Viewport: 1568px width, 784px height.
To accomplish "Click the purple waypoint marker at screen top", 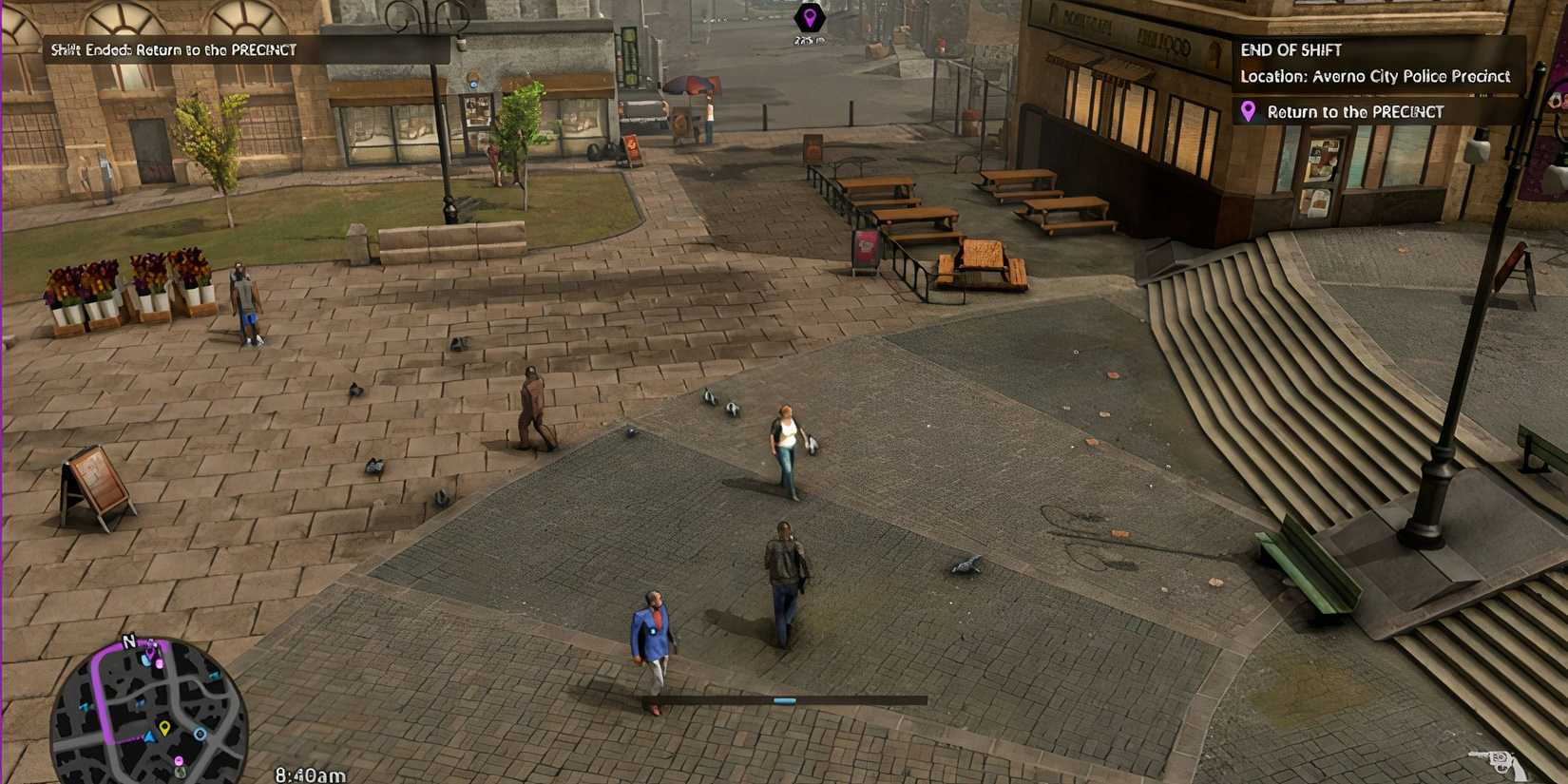I will click(809, 16).
